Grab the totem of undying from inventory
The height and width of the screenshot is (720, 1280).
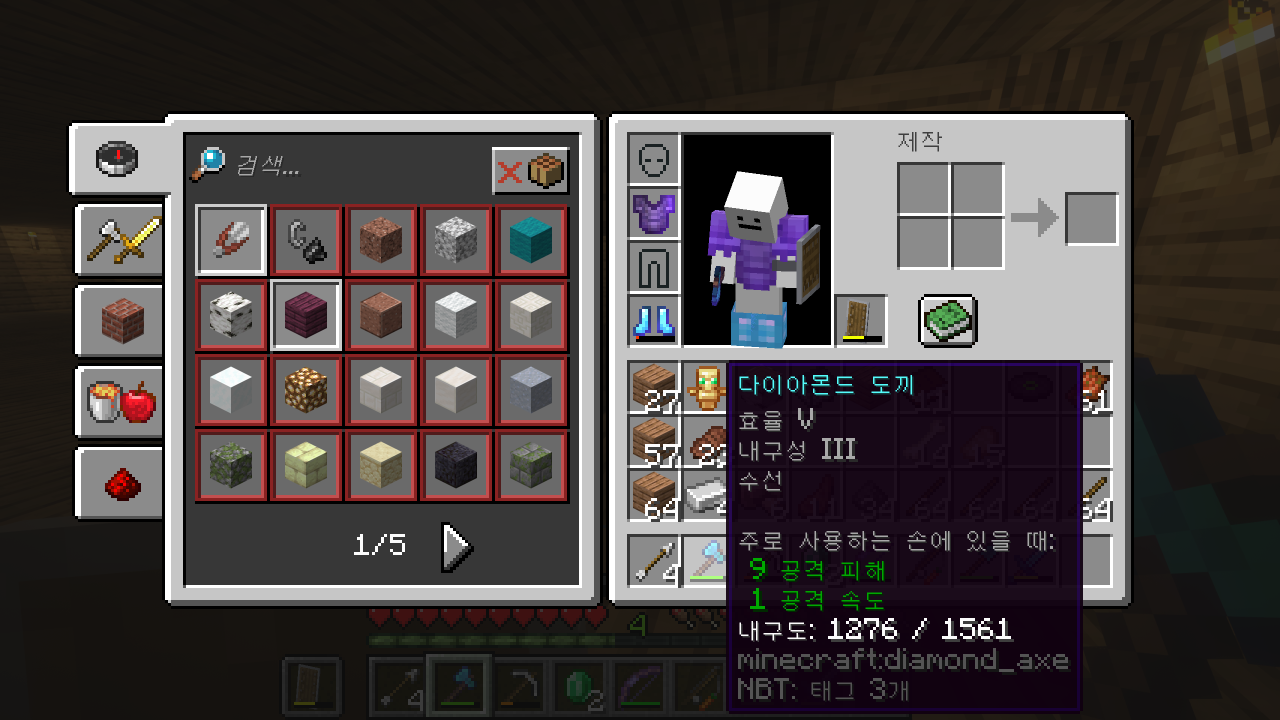[708, 387]
